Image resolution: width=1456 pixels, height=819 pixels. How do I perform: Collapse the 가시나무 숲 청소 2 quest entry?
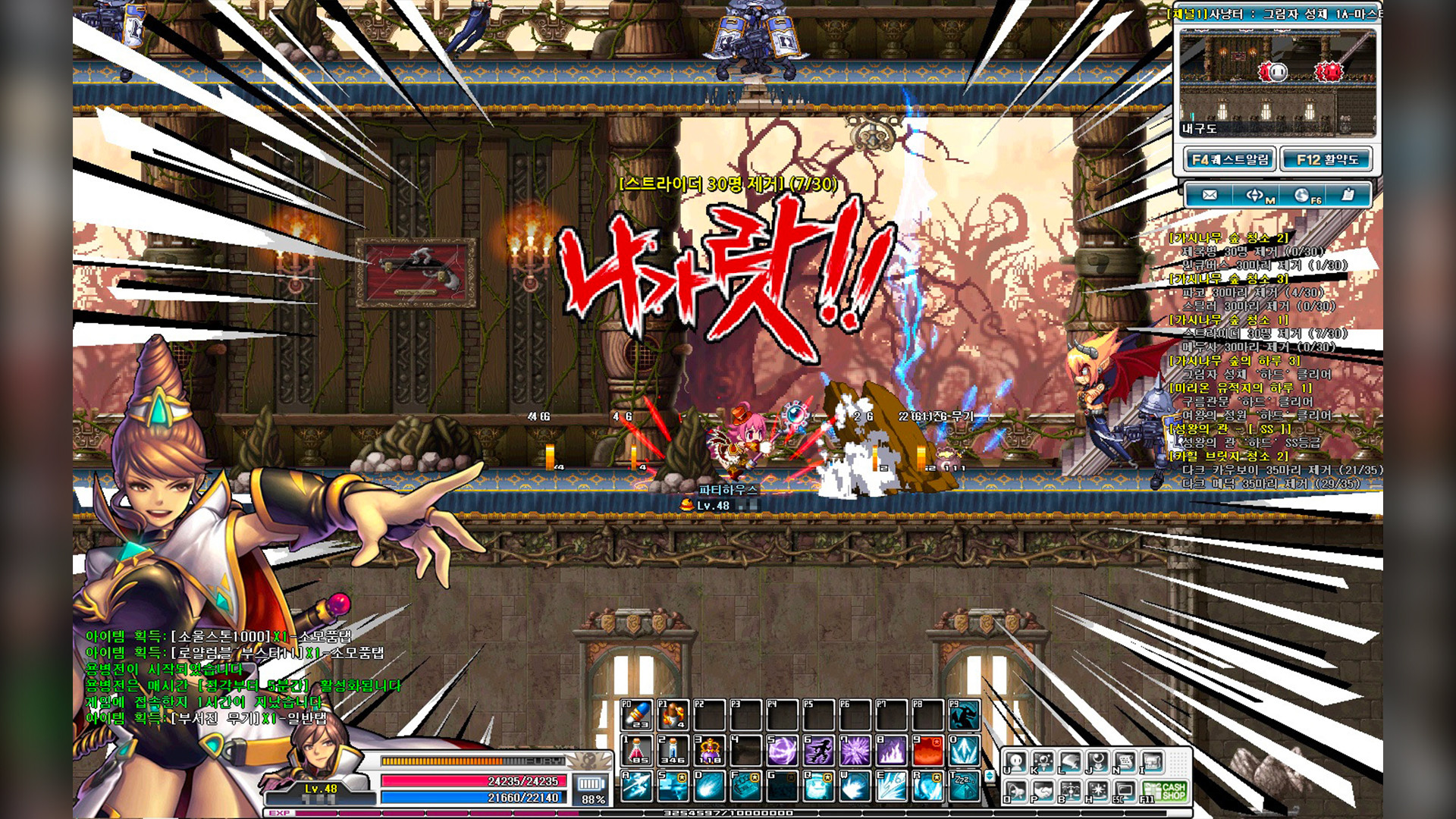pos(1228,237)
